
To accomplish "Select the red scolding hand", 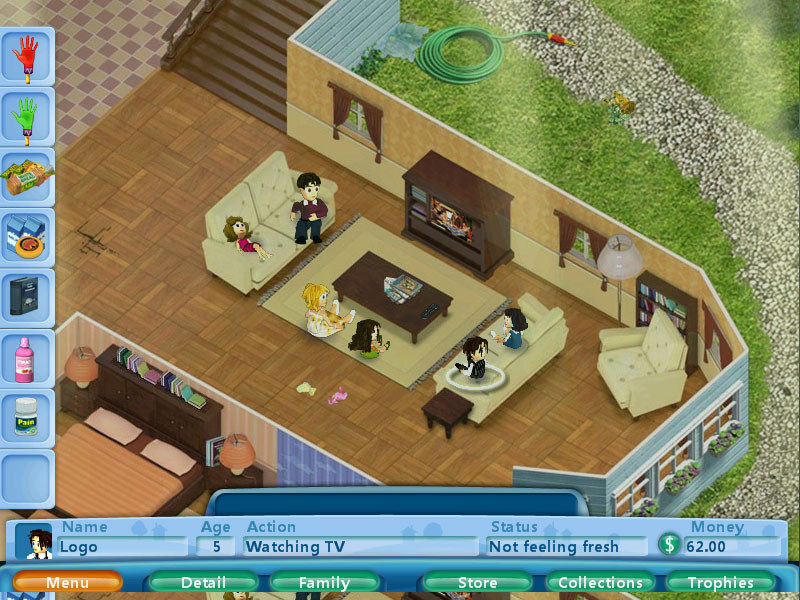I will pyautogui.click(x=26, y=56).
